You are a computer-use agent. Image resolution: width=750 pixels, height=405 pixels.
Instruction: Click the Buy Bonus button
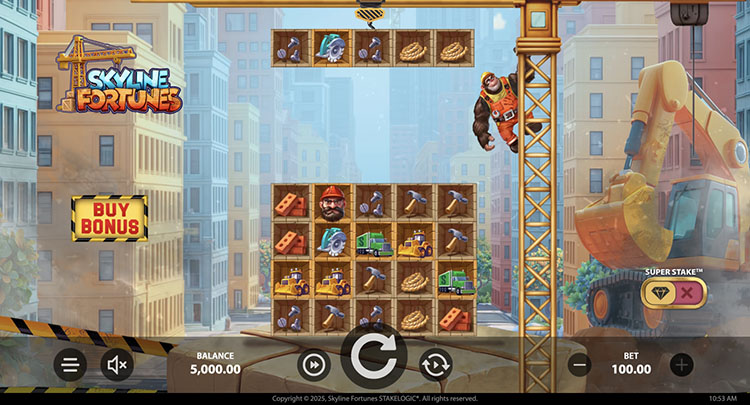point(109,218)
